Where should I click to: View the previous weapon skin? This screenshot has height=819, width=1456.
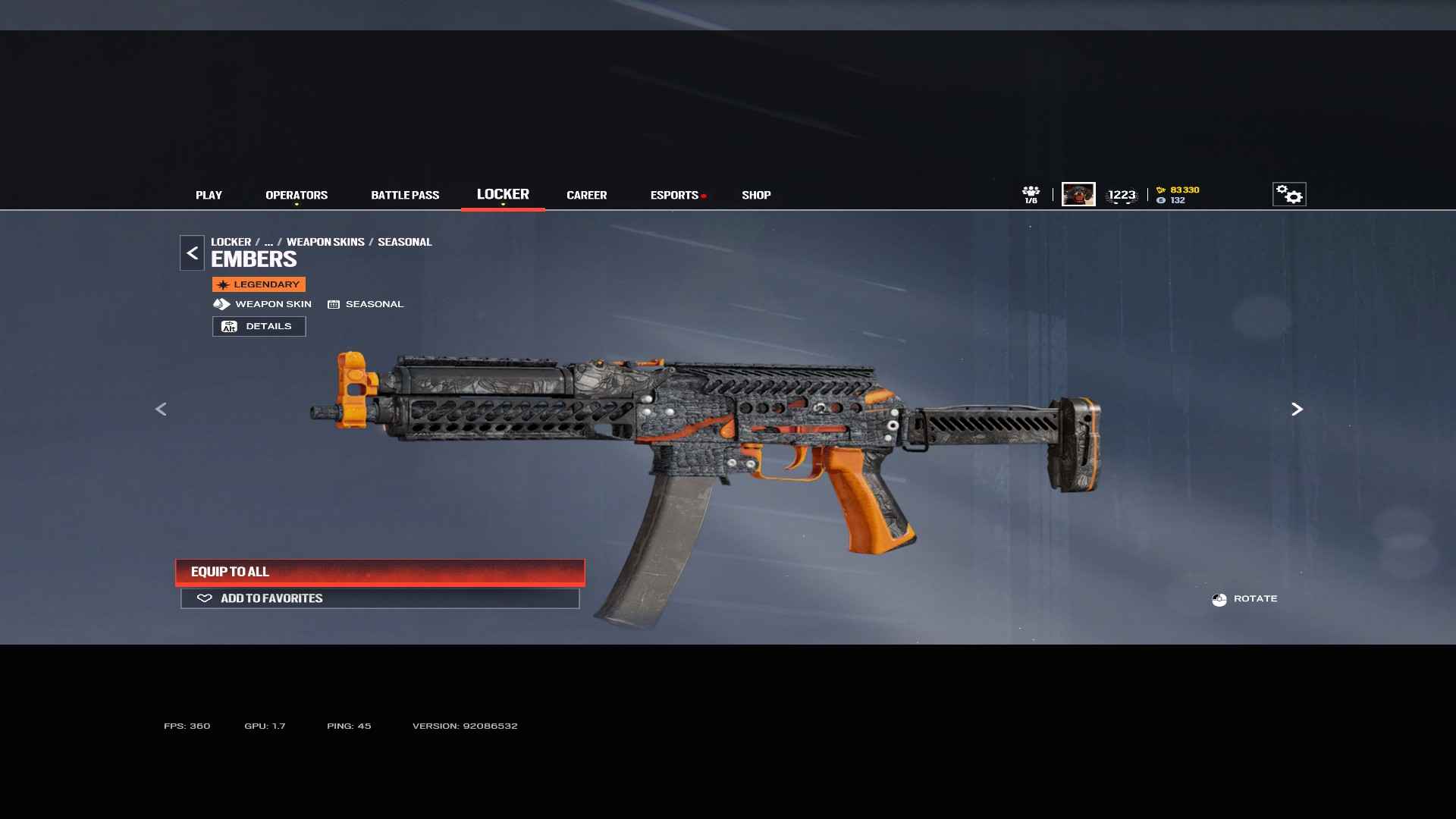click(161, 409)
